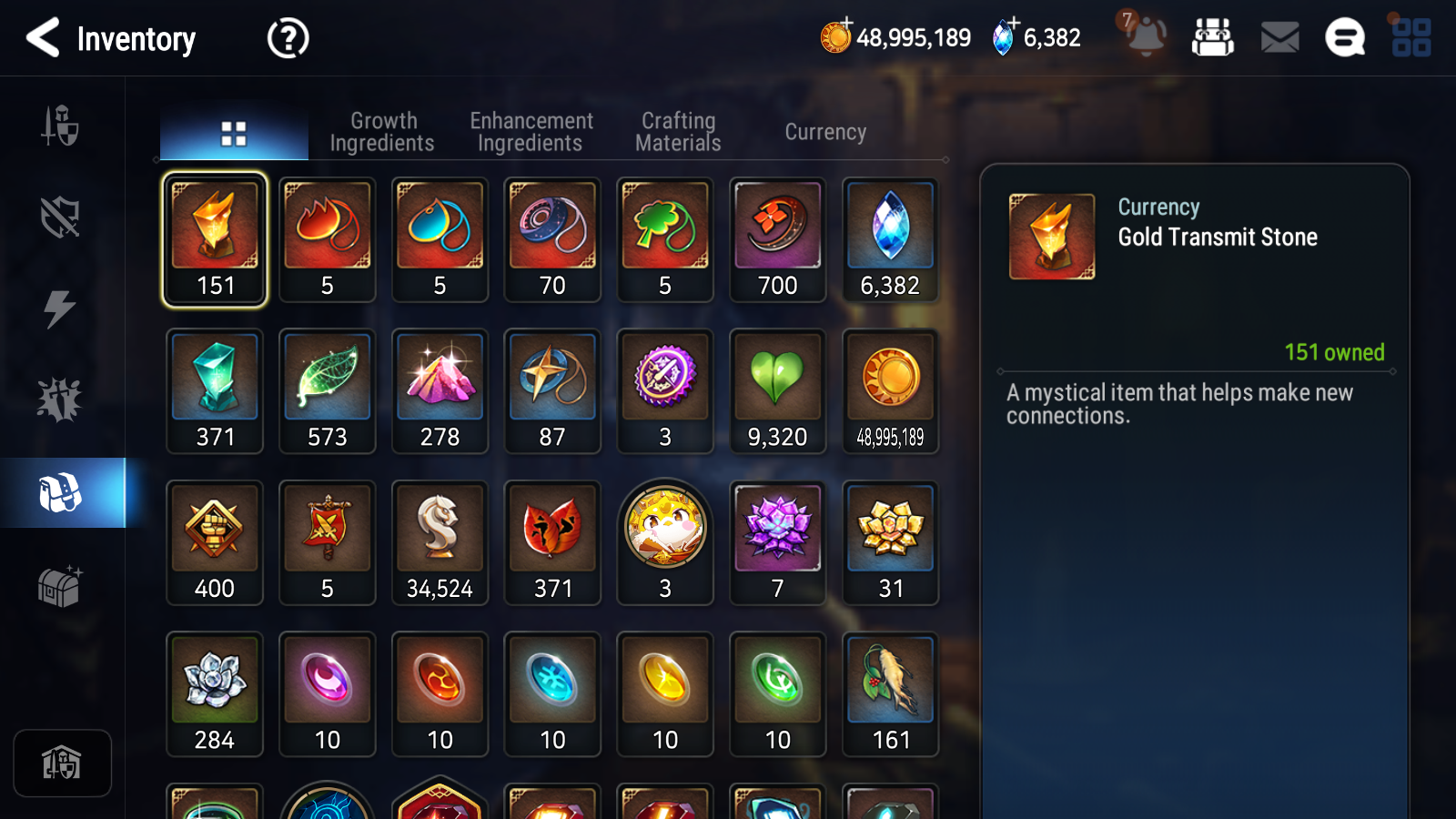Pick the green heart item with 9,320
This screenshot has width=1456, height=819.
coord(777,391)
